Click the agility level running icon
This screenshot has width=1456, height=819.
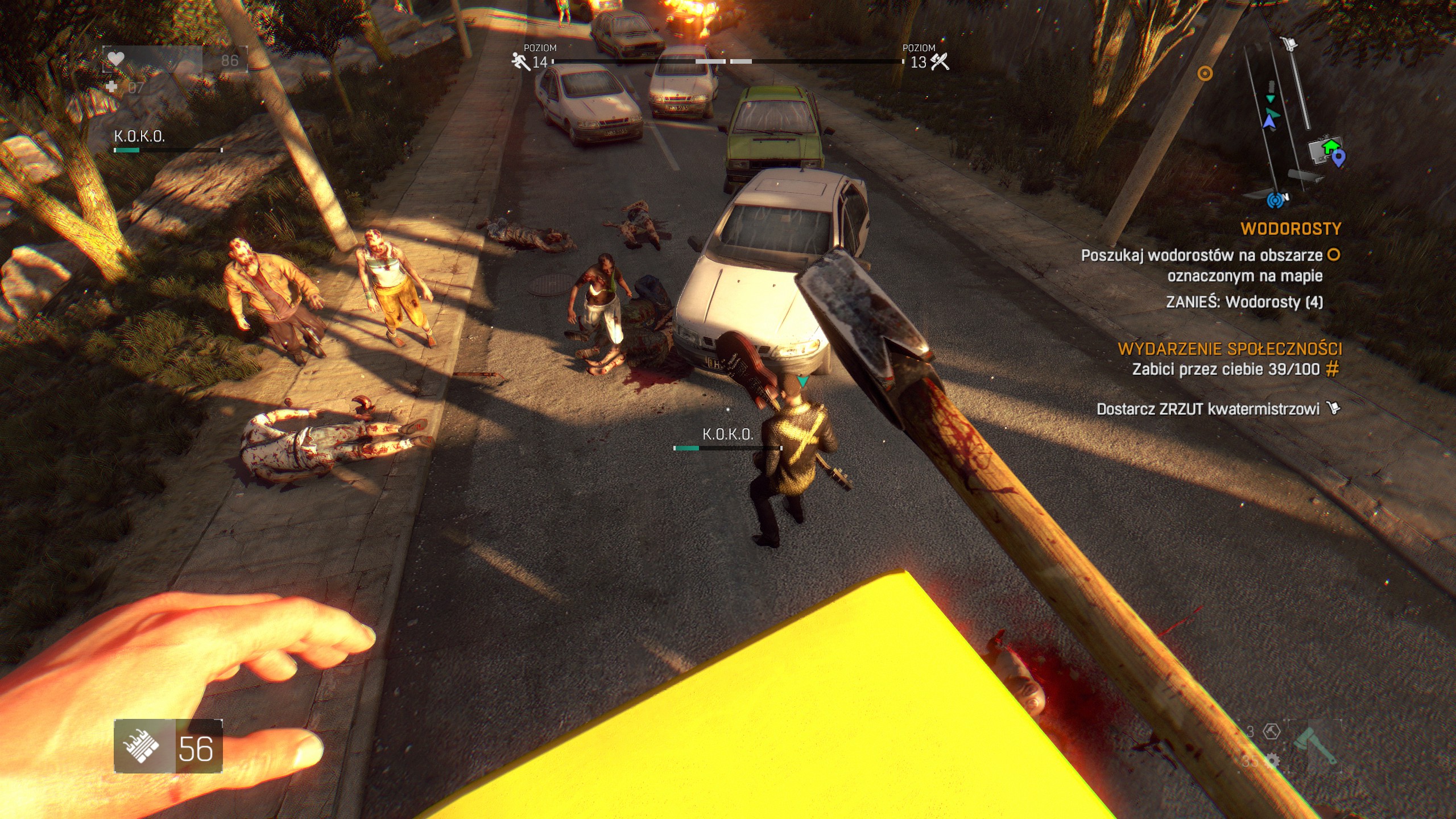(520, 61)
